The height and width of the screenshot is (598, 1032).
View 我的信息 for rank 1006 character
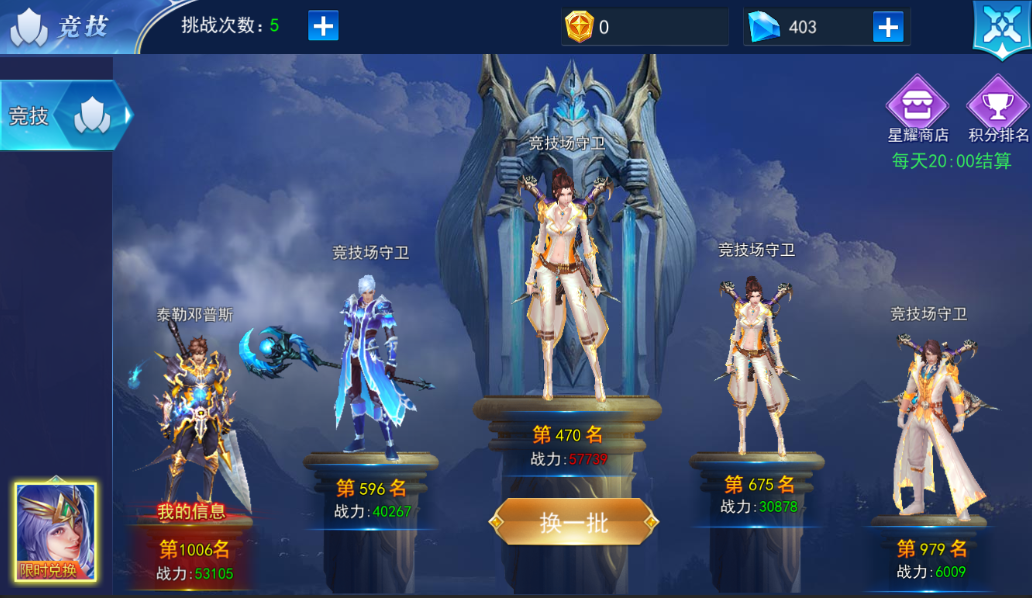(x=192, y=512)
